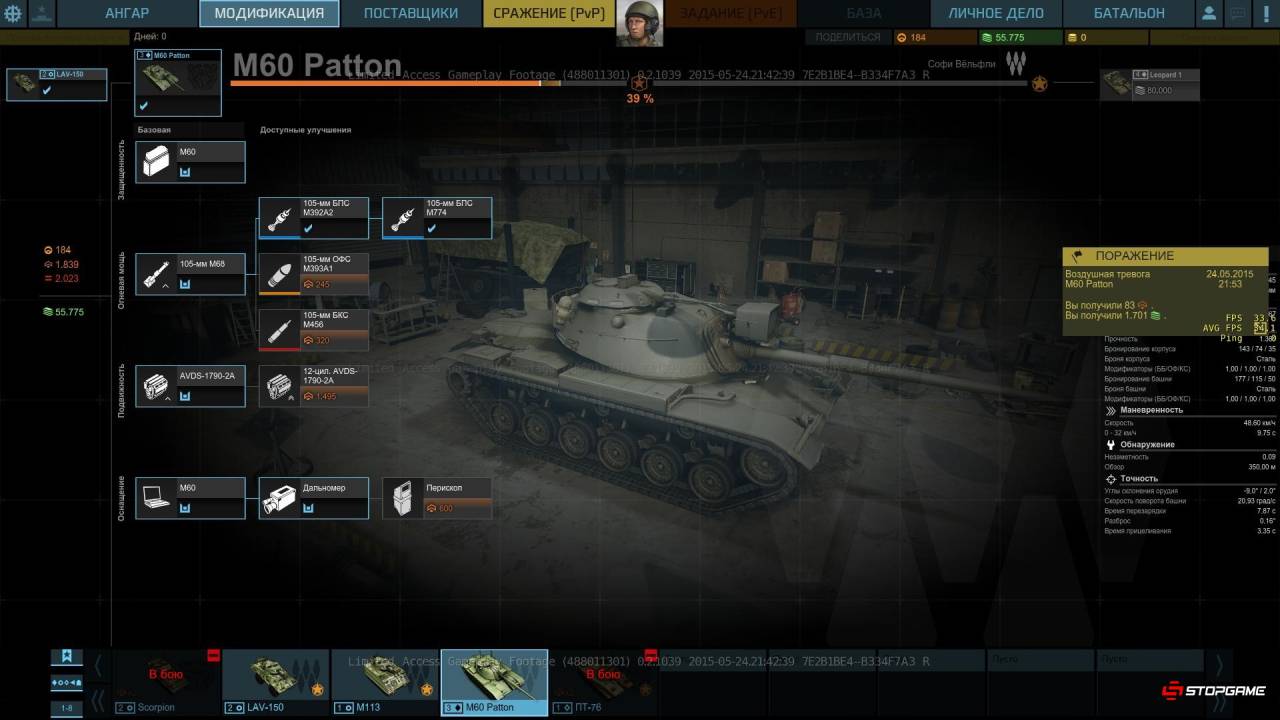1280x720 pixels.
Task: Select the M113 vehicle in the carousel
Action: coord(384,682)
